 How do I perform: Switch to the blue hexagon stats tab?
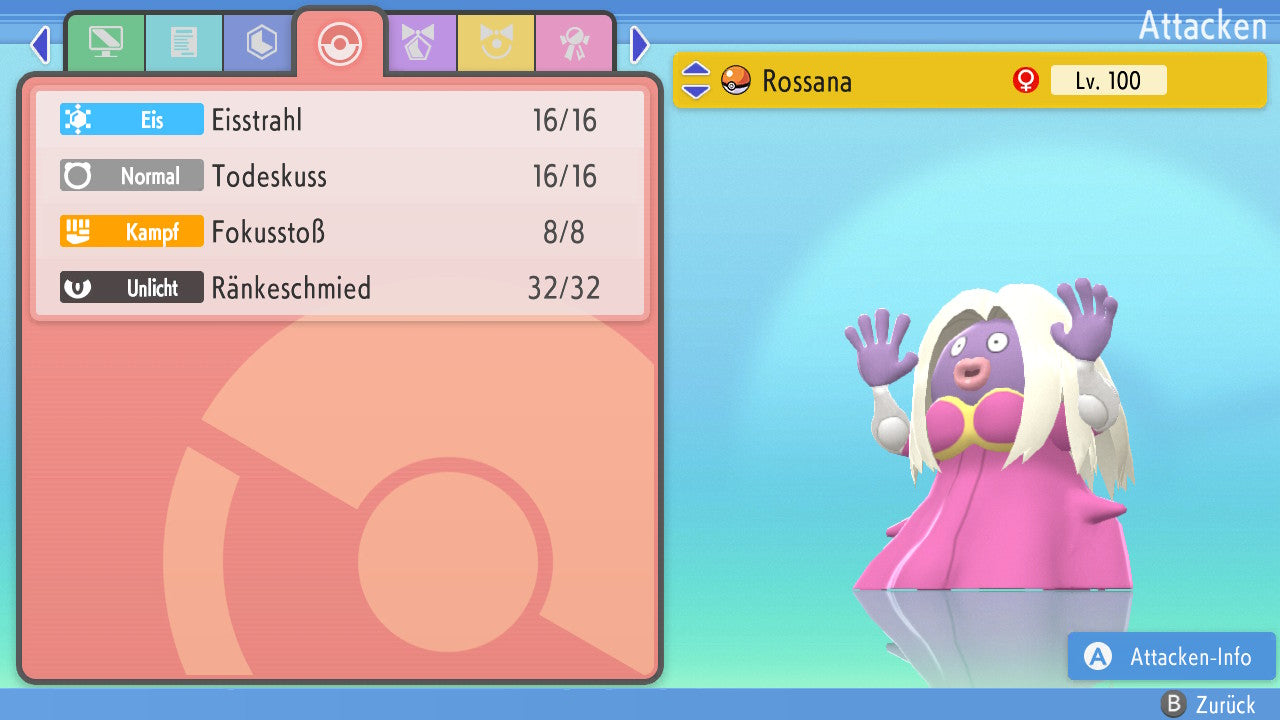click(261, 42)
